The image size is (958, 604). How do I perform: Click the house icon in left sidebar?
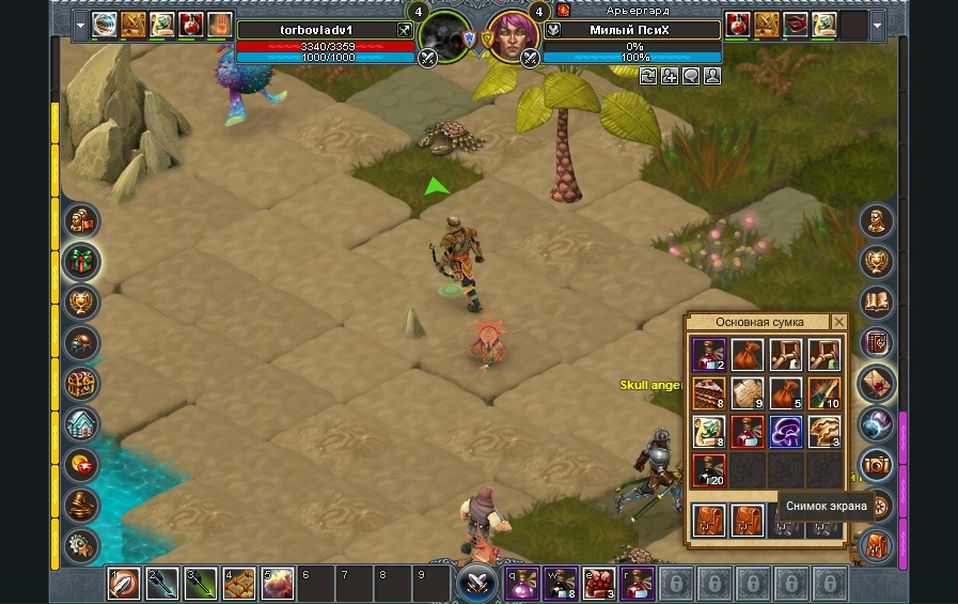[x=81, y=424]
